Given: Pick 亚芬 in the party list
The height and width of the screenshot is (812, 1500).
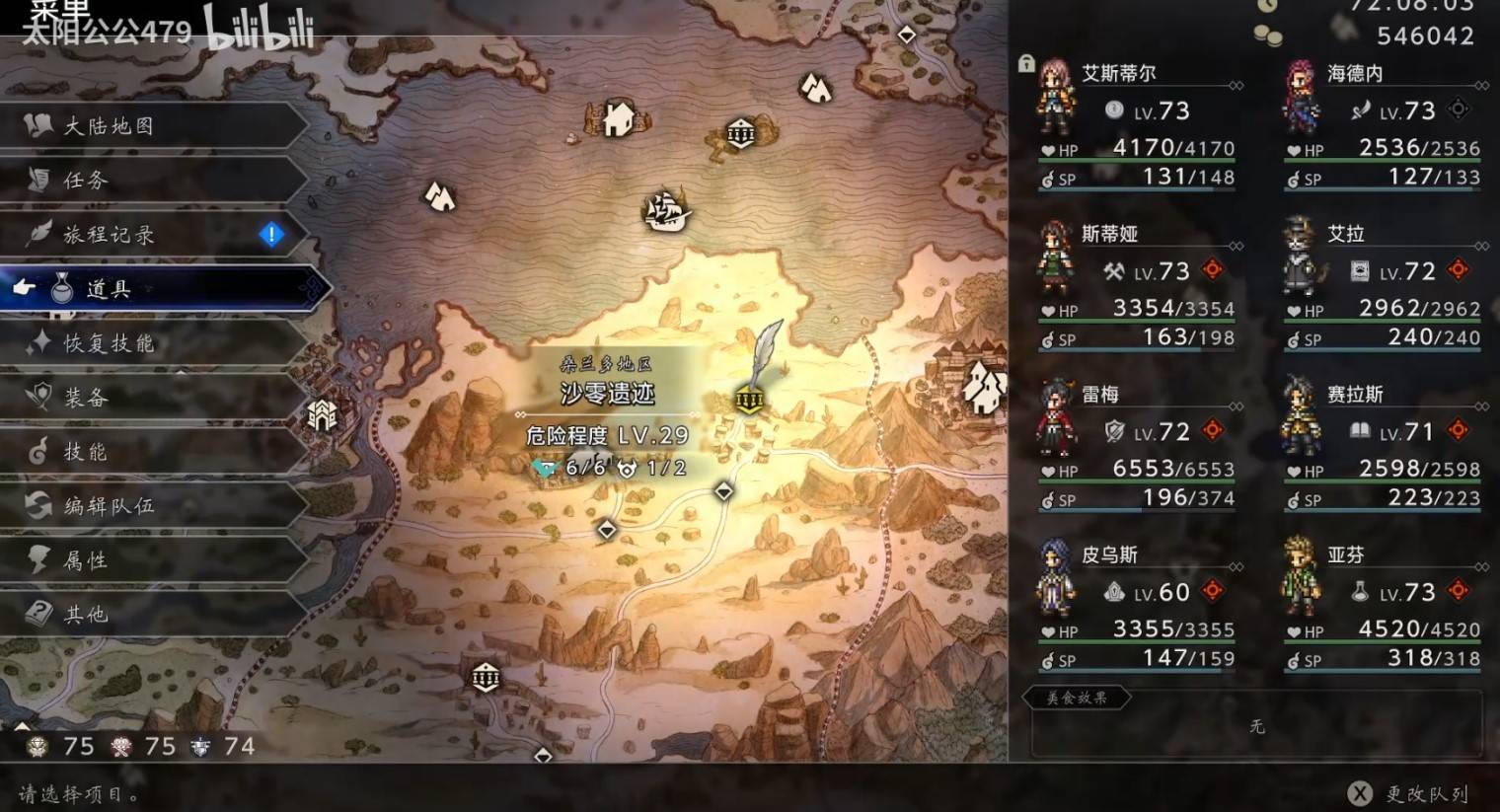Looking at the screenshot, I should click(1382, 606).
